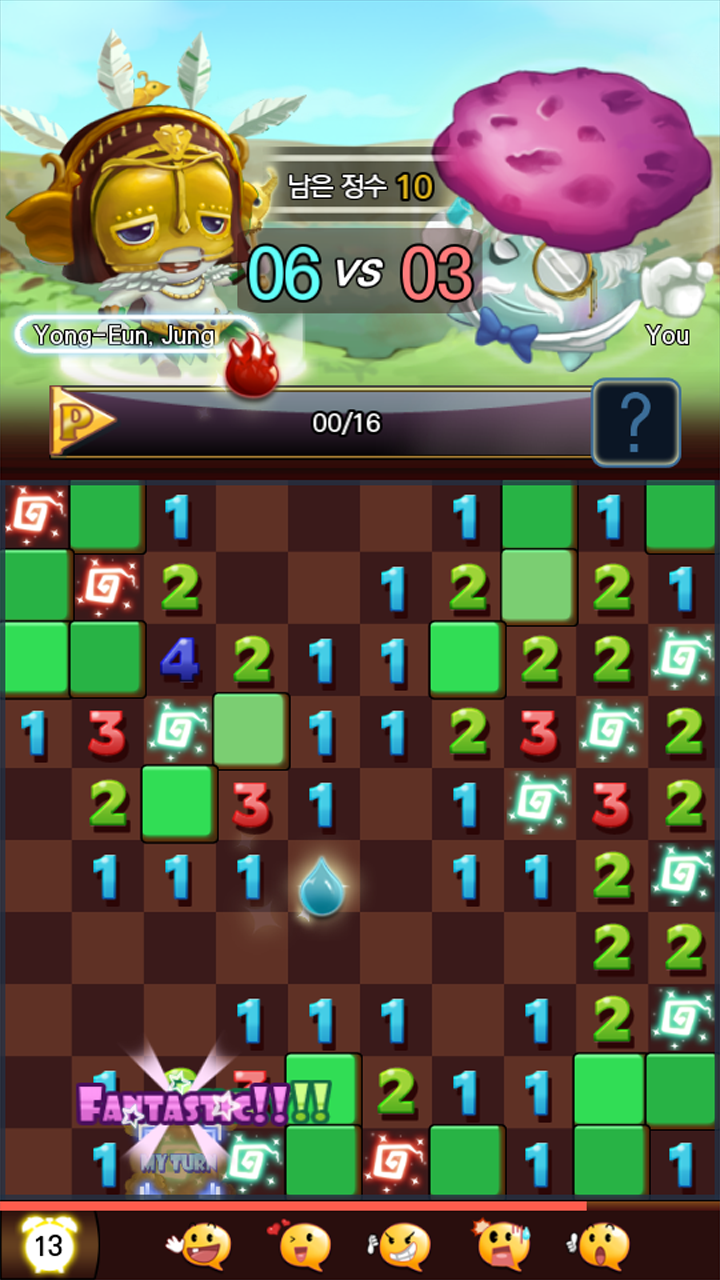Select the dark blue number 4 tile
The width and height of the screenshot is (720, 1280).
[x=179, y=660]
